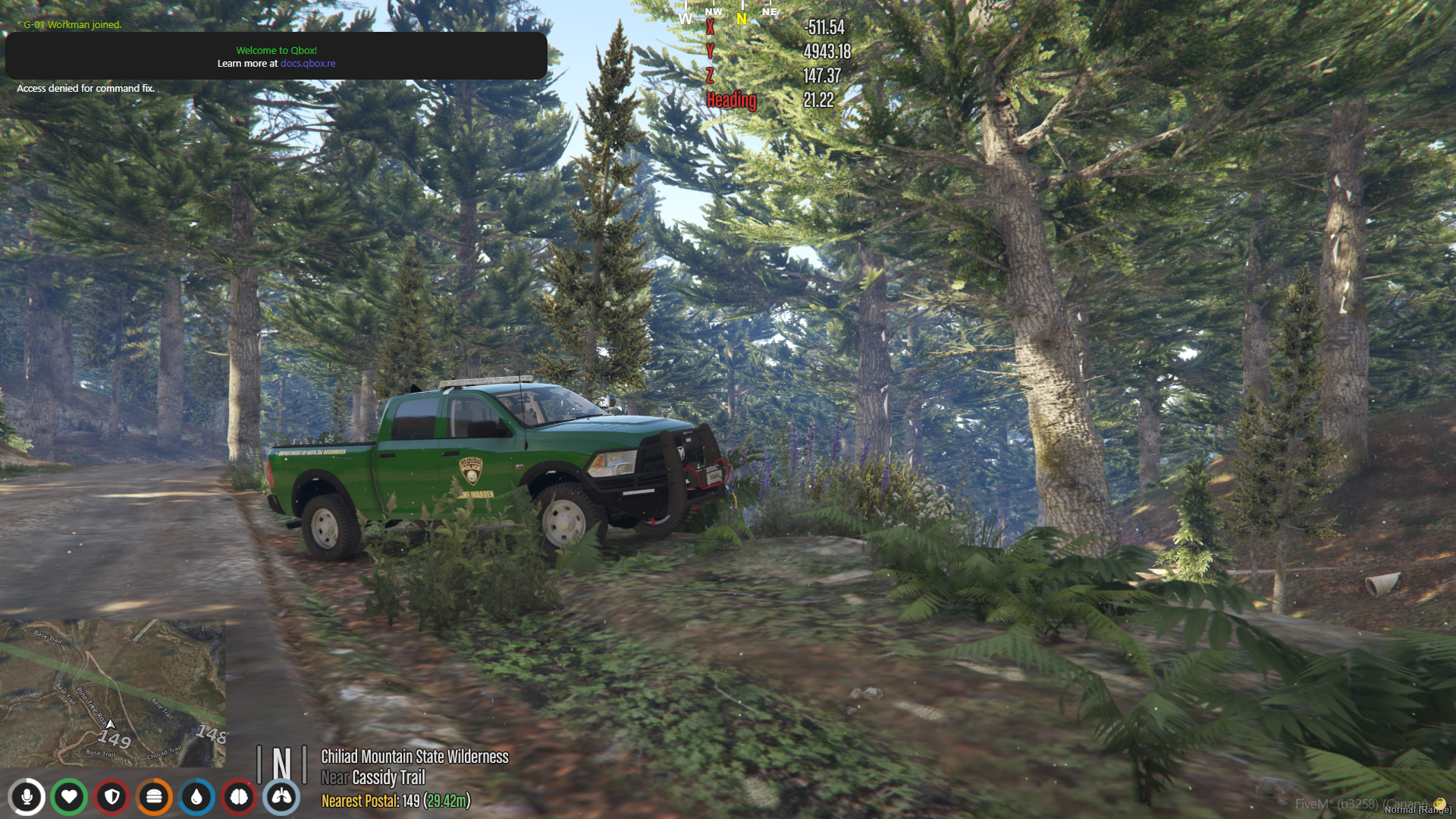Select the burger hunger icon
This screenshot has height=819, width=1456.
(155, 797)
